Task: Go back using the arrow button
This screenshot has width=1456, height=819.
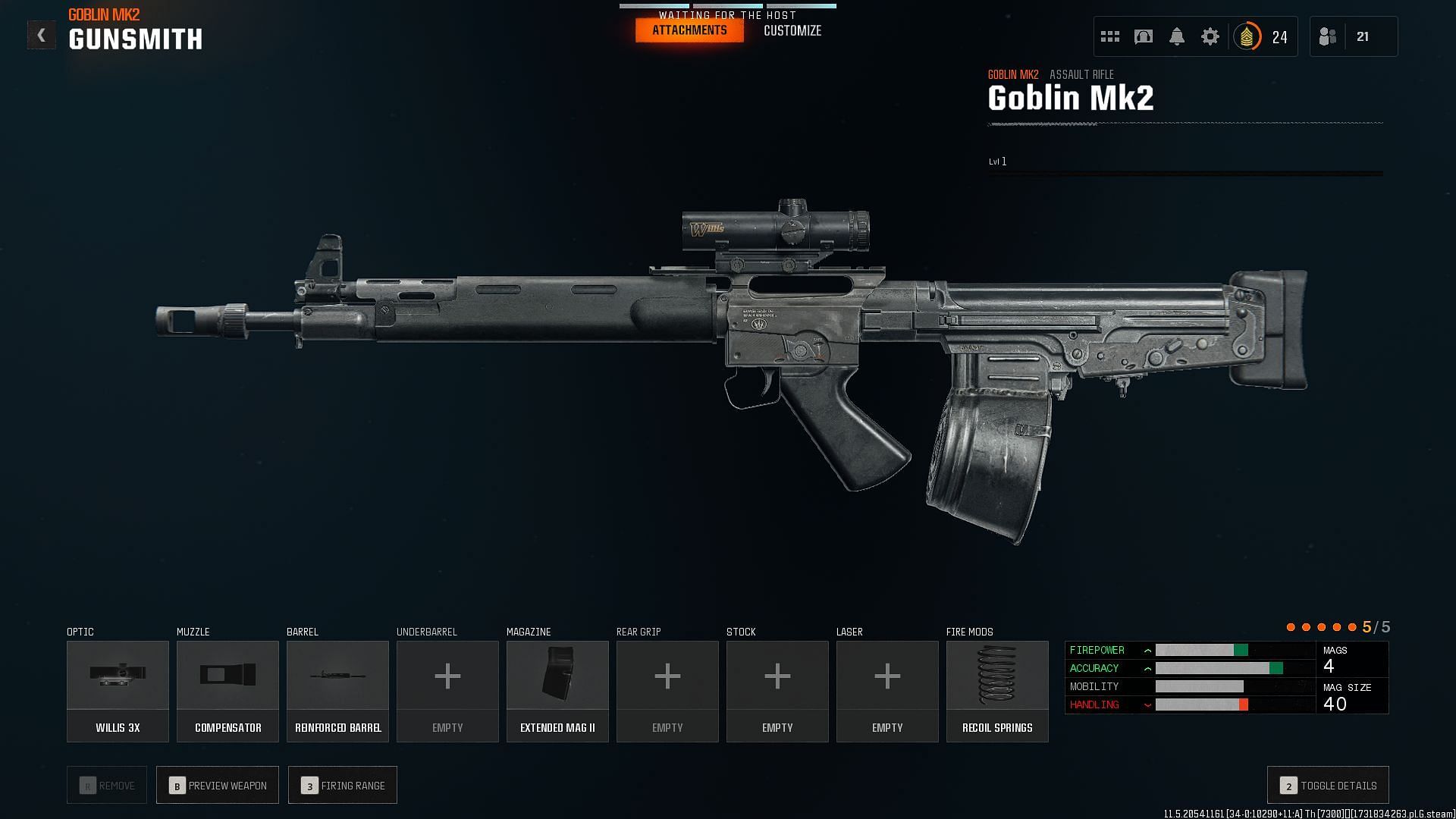Action: coord(41,36)
